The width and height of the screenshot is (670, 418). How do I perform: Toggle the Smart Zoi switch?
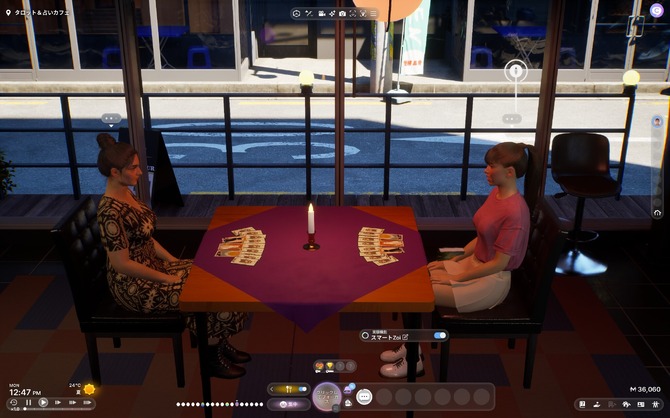440,335
